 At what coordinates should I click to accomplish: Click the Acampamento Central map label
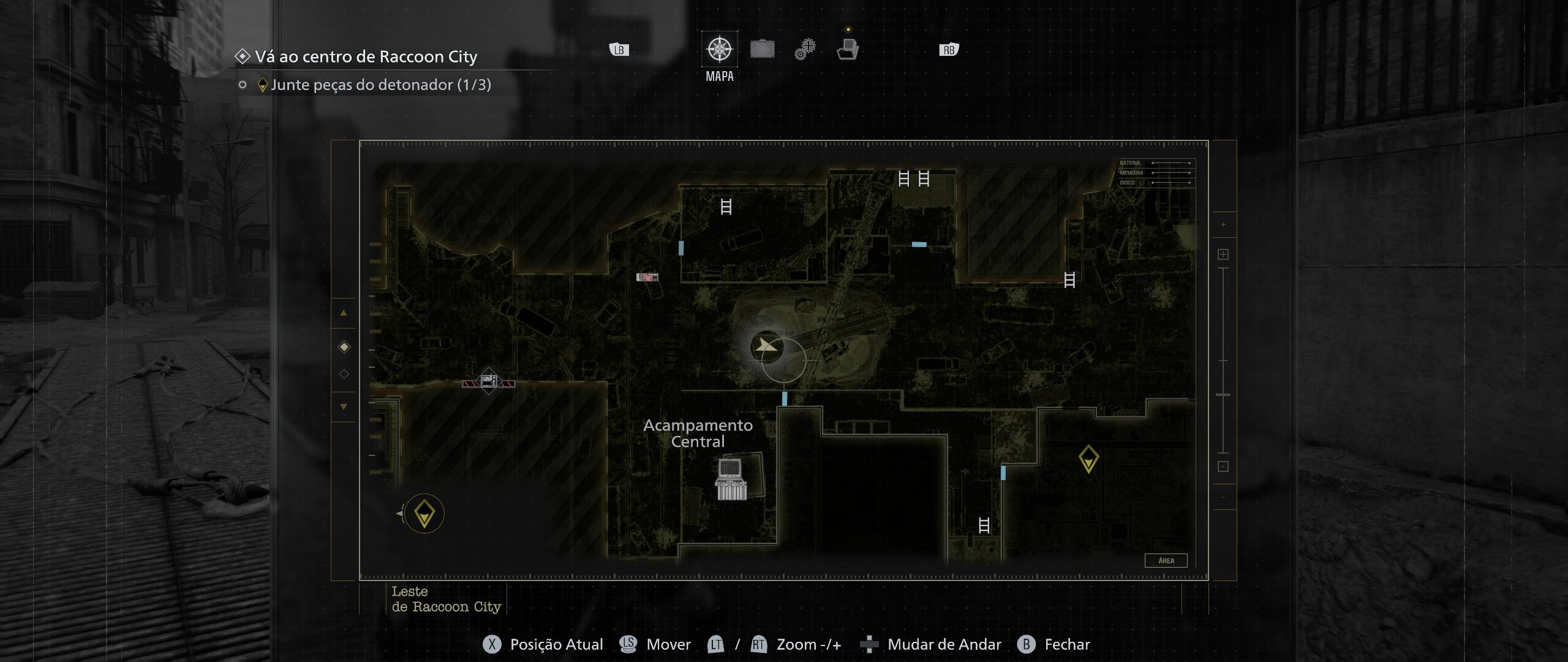click(x=698, y=433)
